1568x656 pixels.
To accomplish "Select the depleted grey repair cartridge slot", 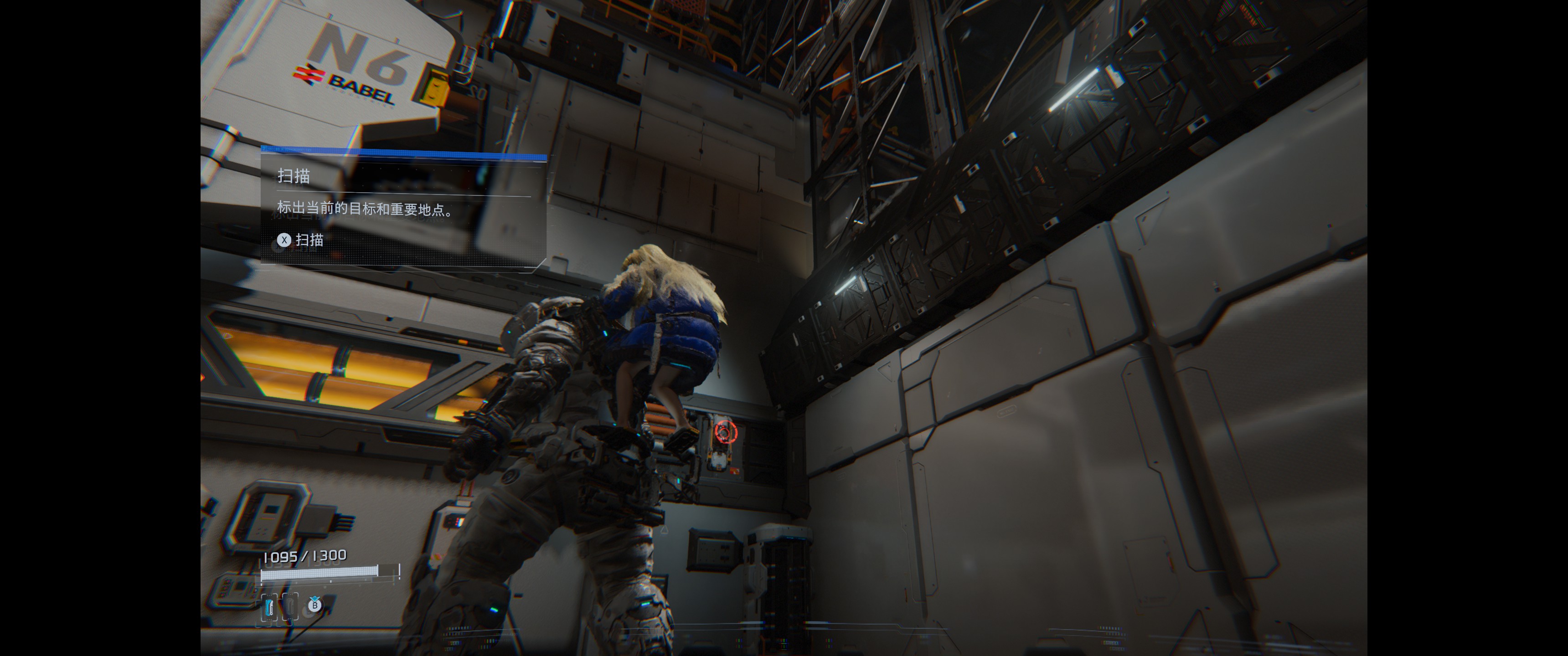I will click(x=290, y=607).
